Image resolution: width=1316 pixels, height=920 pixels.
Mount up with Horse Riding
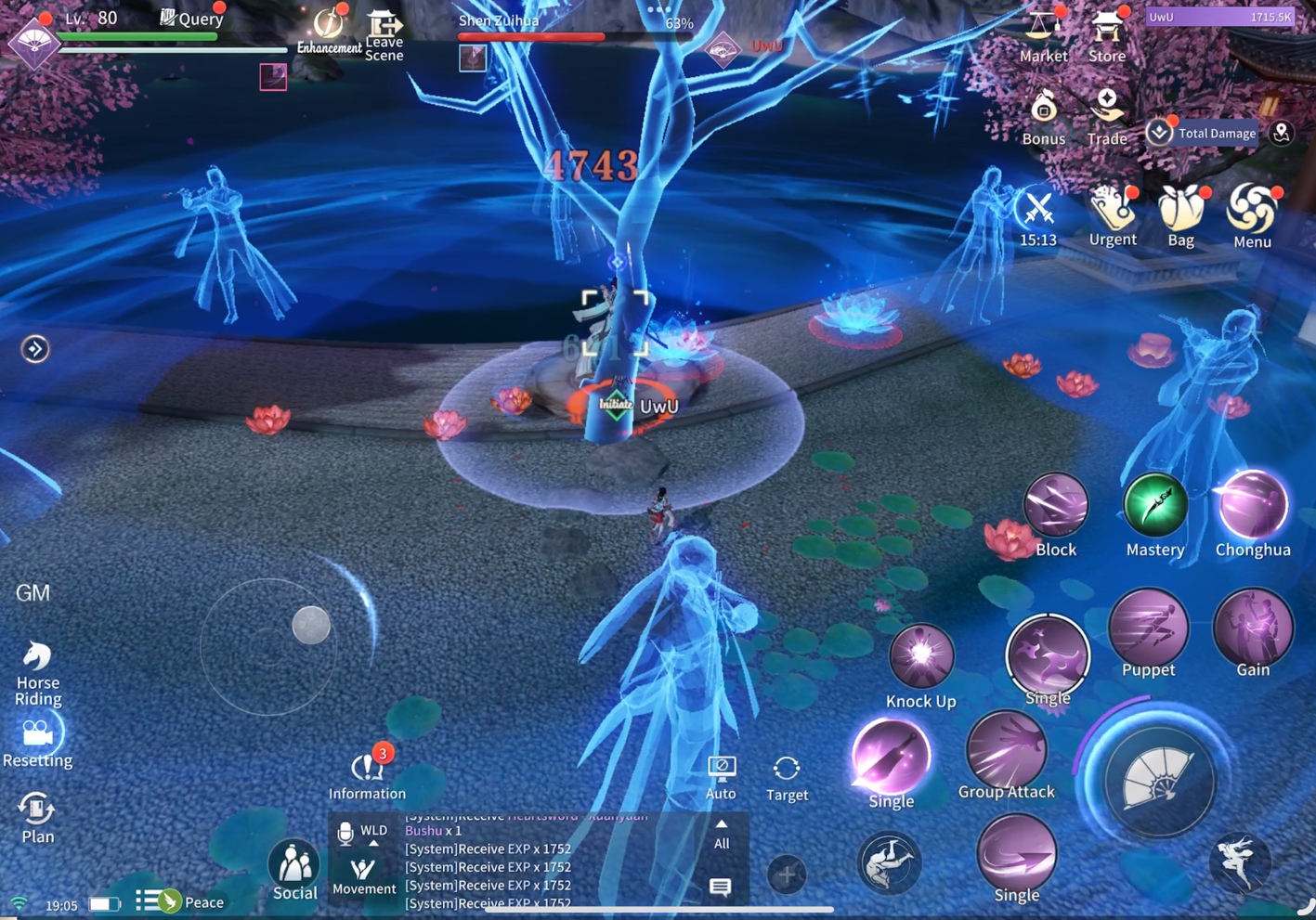(37, 670)
